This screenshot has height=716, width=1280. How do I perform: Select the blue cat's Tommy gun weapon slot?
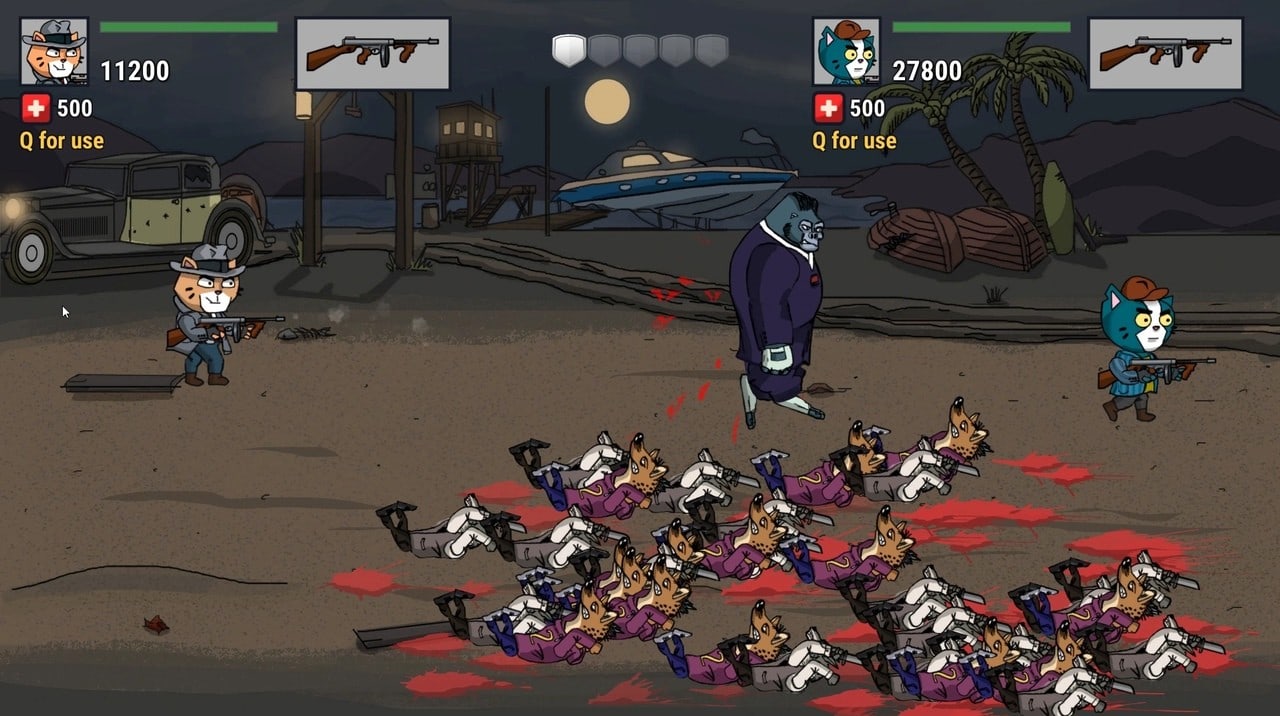point(1165,54)
